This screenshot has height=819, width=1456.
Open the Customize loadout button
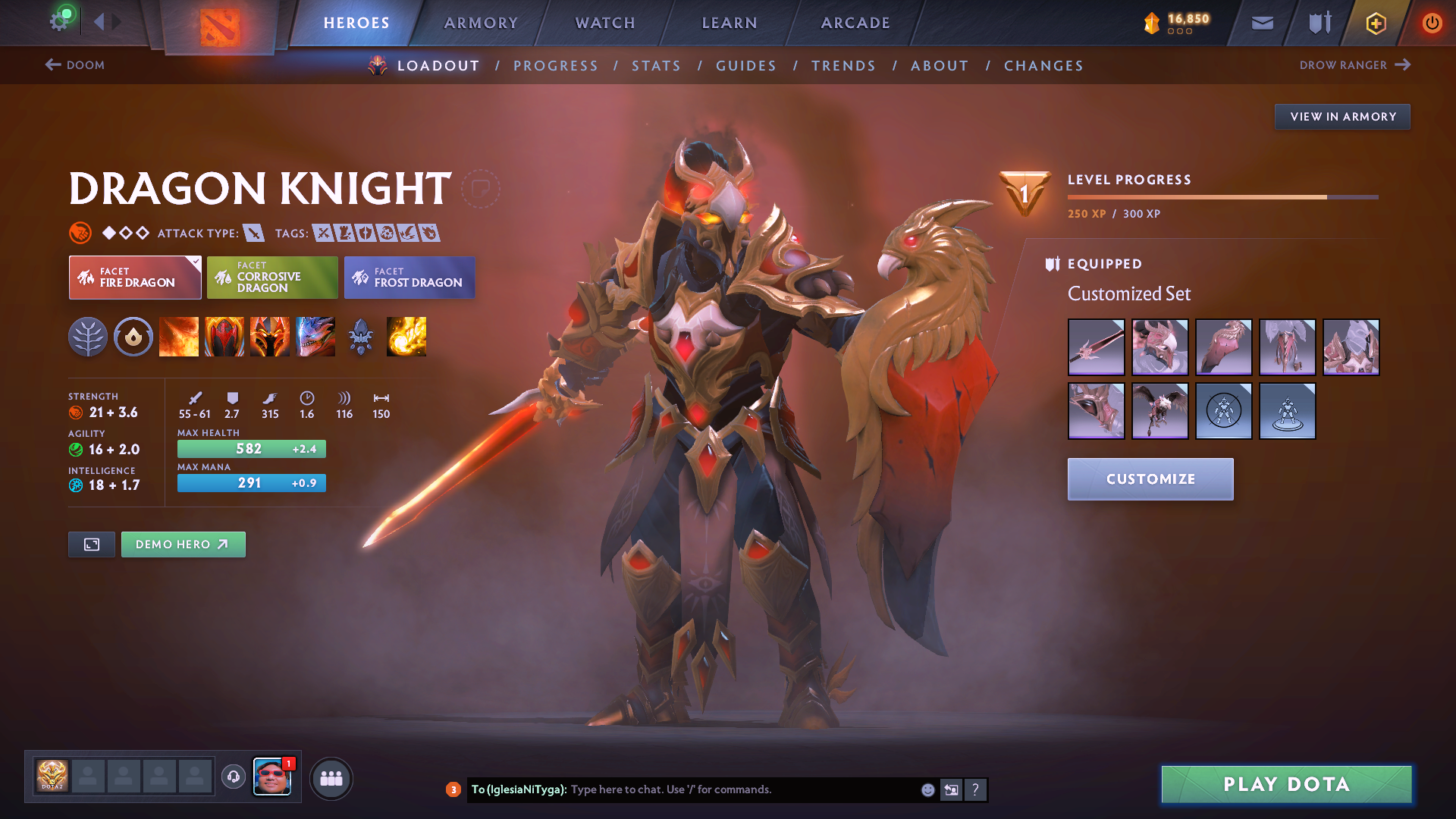[1150, 479]
